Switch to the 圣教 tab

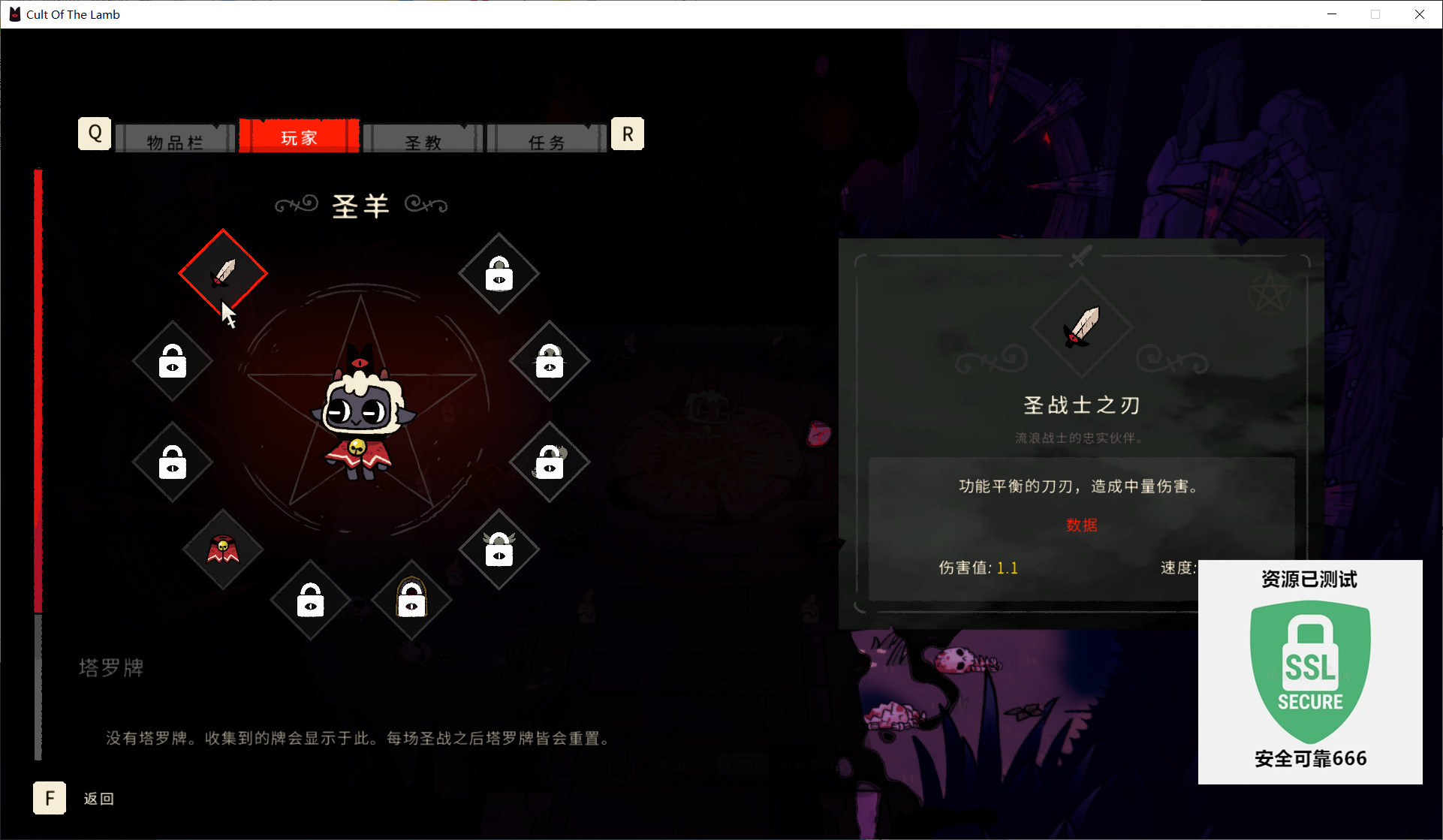423,139
